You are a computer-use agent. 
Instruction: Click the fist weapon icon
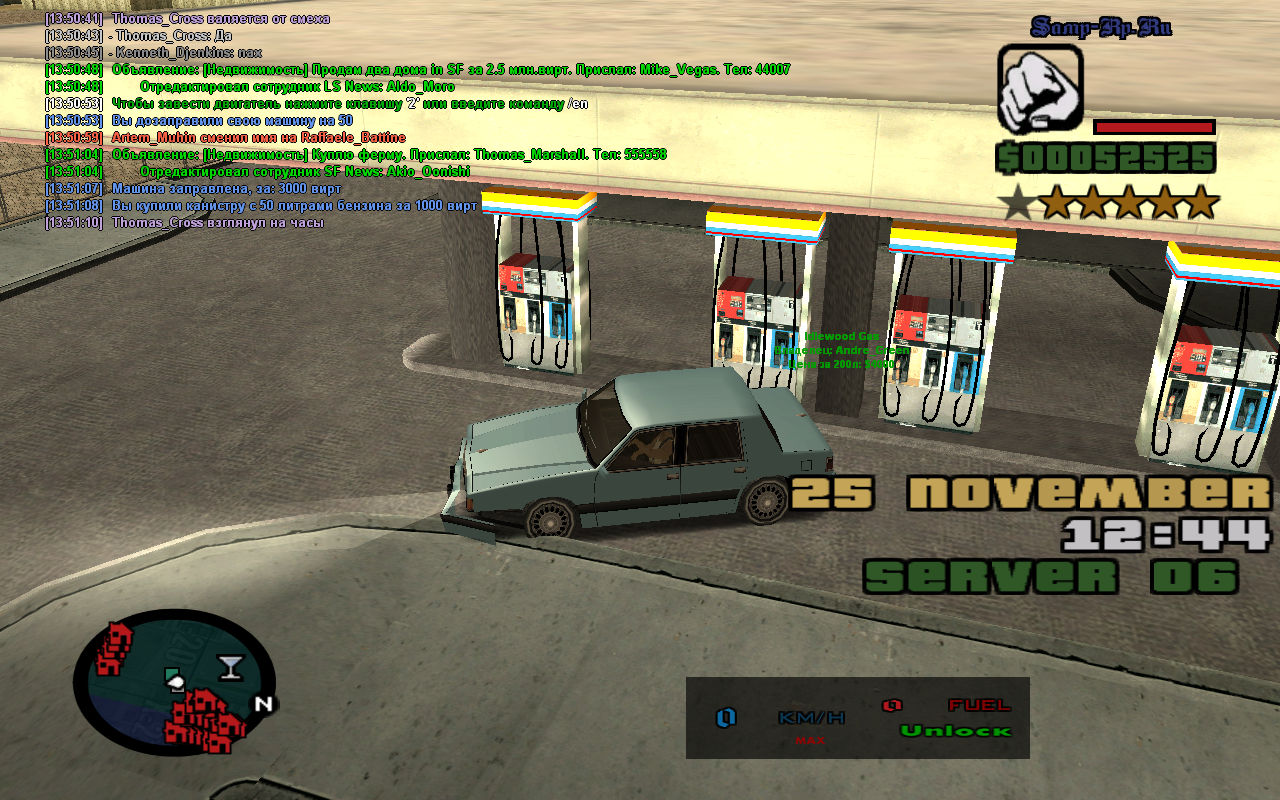(1040, 91)
